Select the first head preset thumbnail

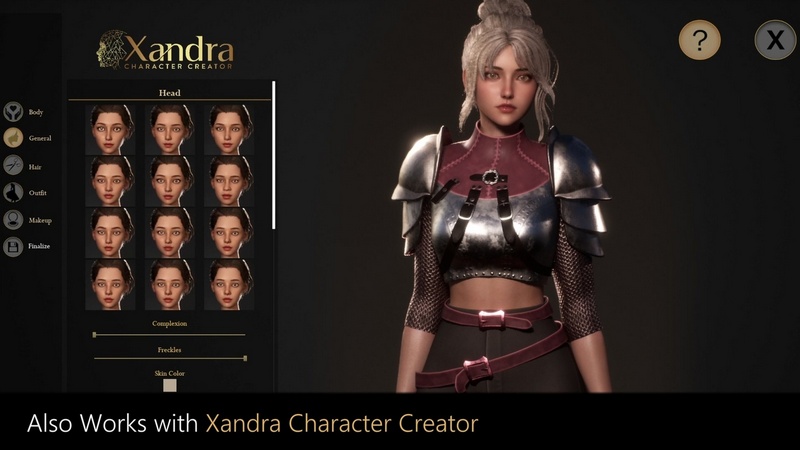coord(111,128)
